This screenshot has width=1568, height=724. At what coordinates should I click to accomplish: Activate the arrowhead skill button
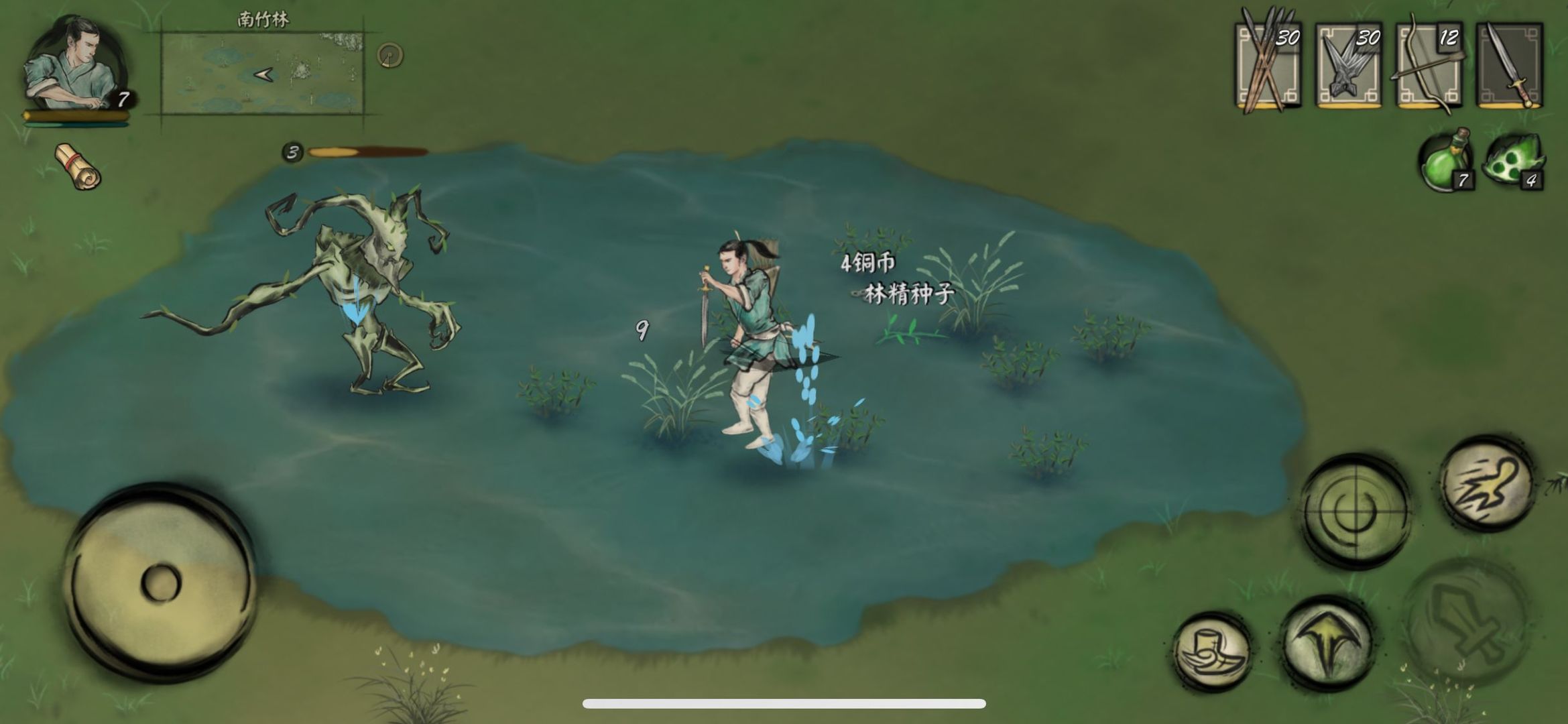pos(1327,642)
